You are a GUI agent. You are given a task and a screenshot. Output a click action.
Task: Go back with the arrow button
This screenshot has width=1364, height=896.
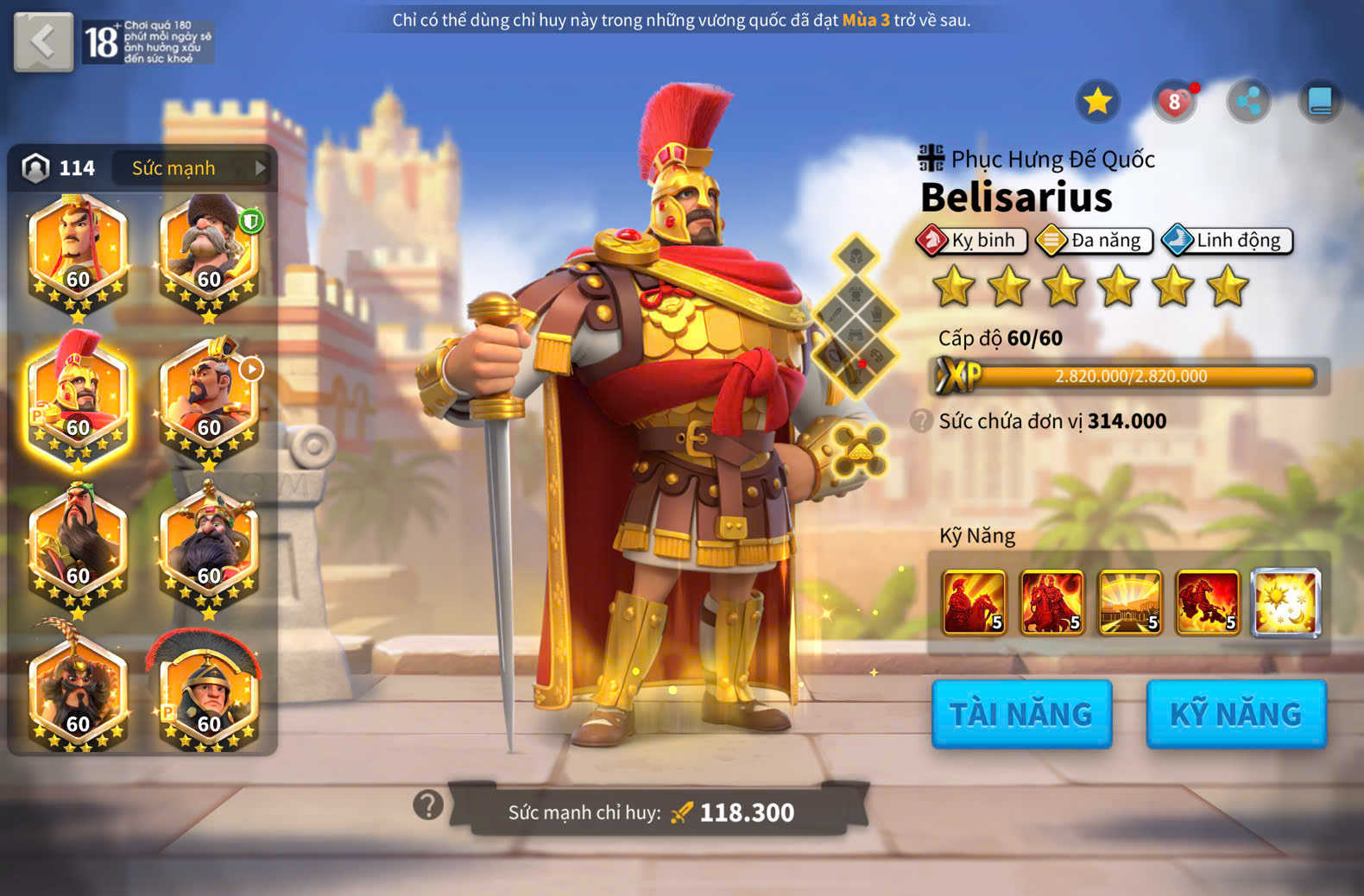click(43, 41)
